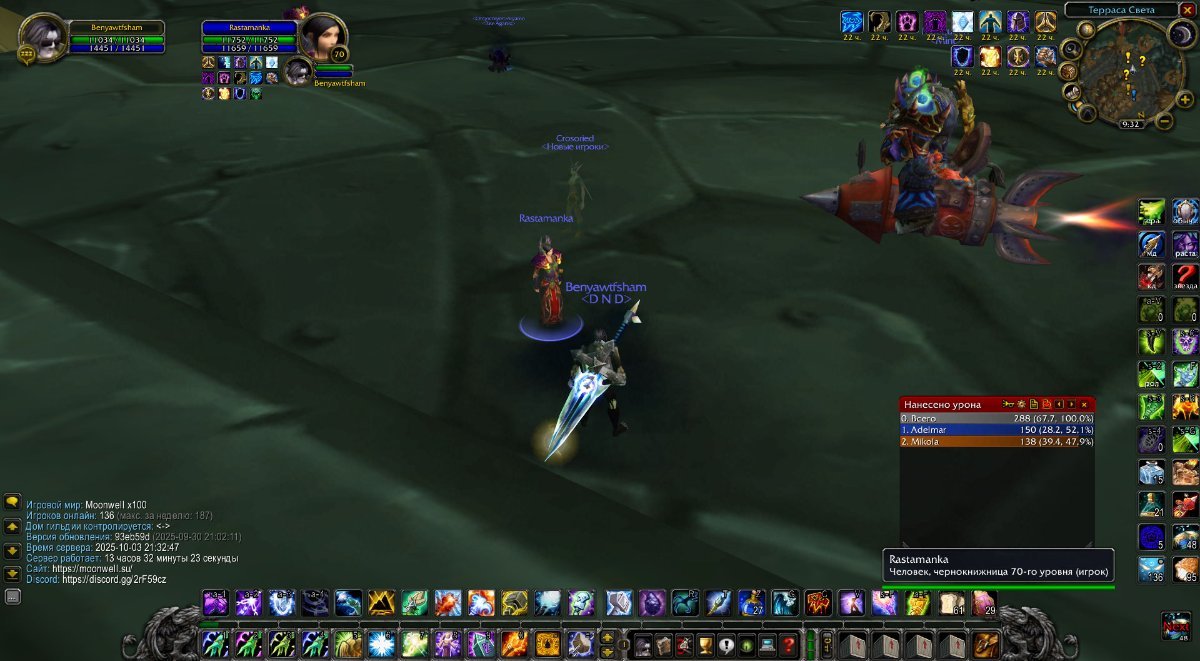Activate the yellow triangle ability on action bar
This screenshot has width=1200, height=661.
coord(381,603)
